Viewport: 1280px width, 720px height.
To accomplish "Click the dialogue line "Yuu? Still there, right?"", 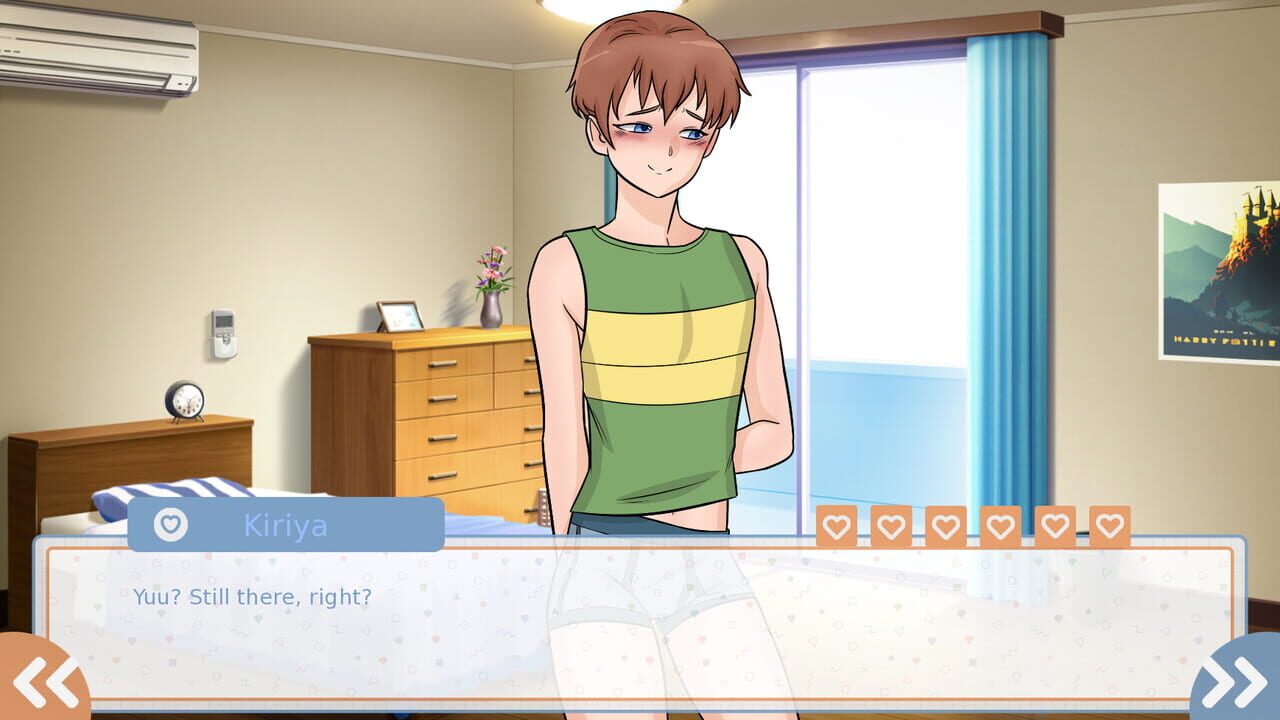I will [x=250, y=597].
